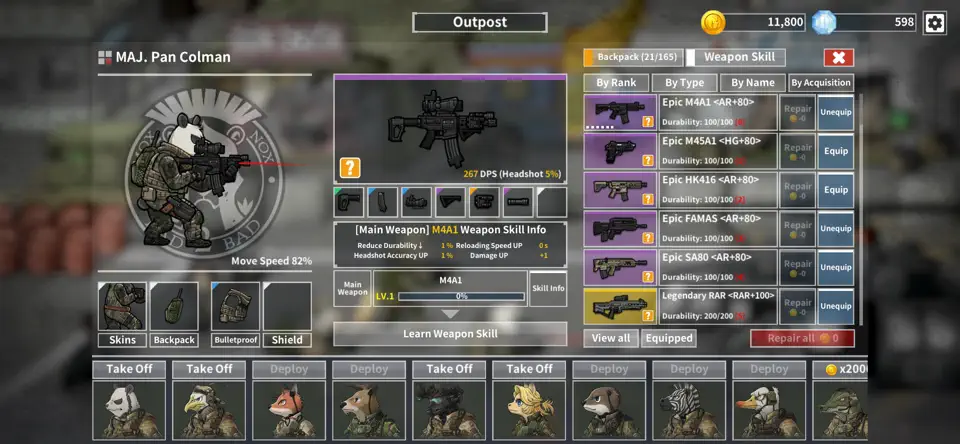Switch to the Weapon Skill tab
Viewport: 960px width, 444px height.
coord(739,58)
